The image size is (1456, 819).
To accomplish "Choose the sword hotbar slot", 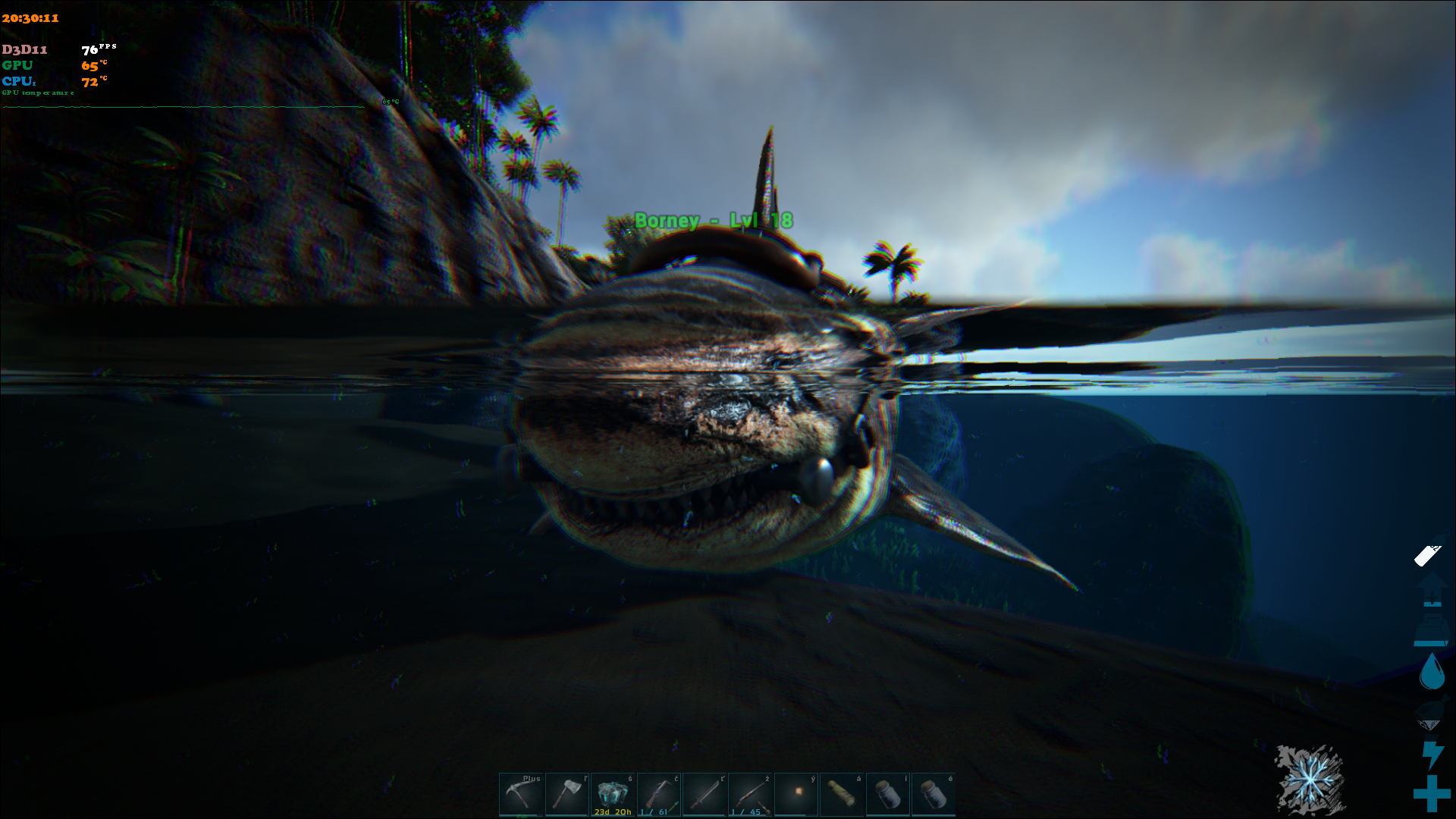I will click(704, 794).
